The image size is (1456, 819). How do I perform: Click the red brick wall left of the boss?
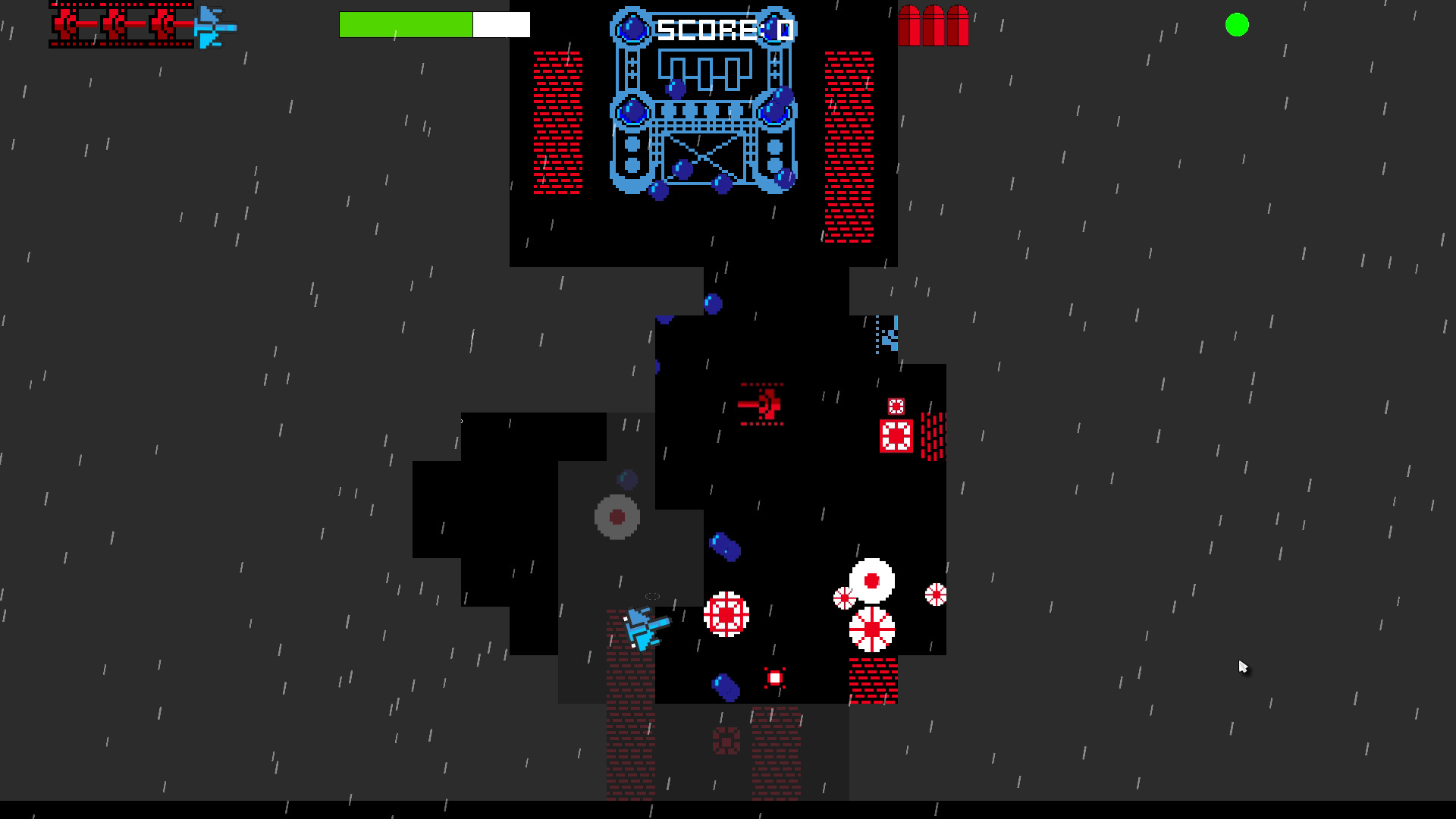557,121
